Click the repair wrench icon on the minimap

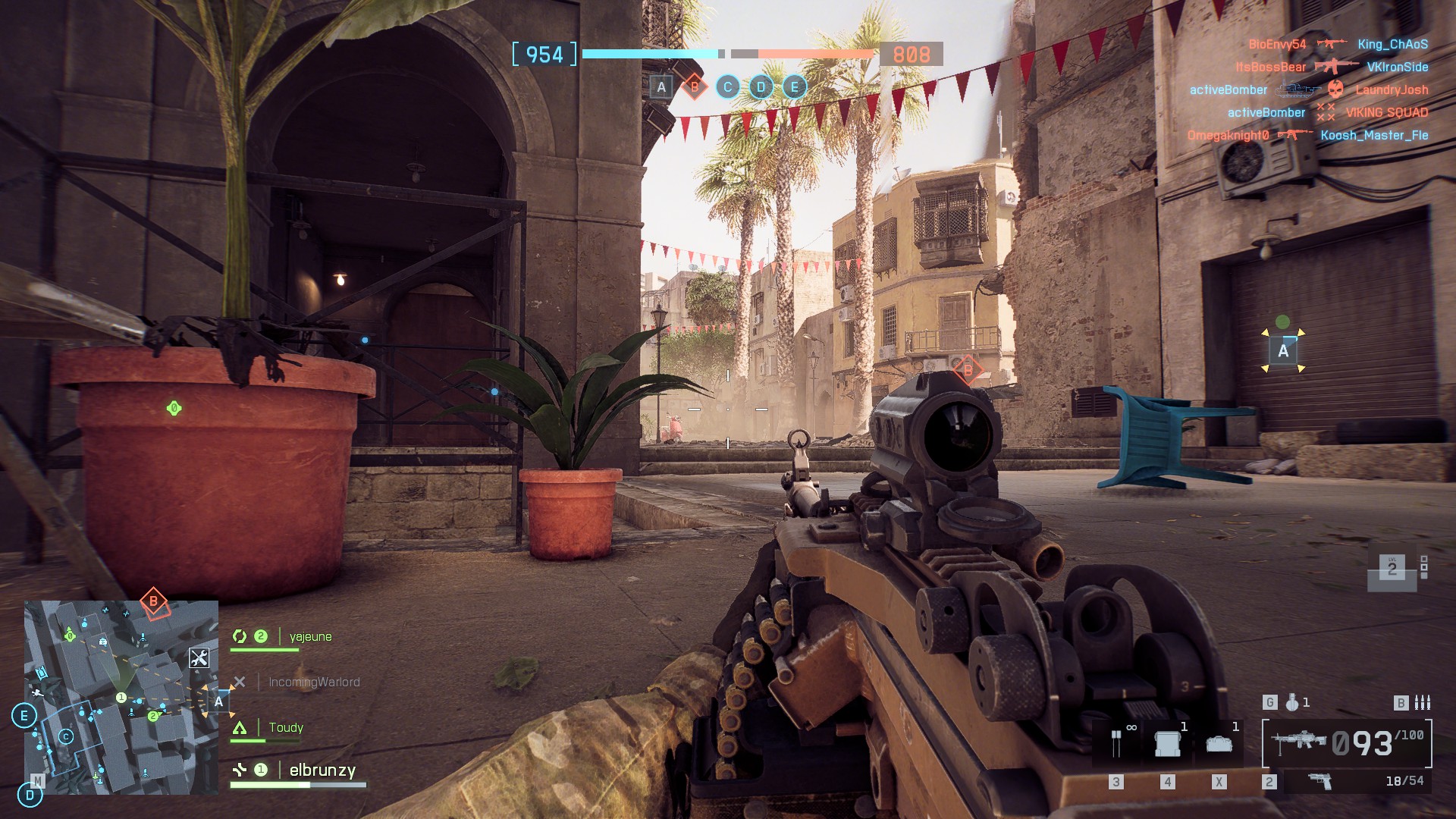[199, 658]
